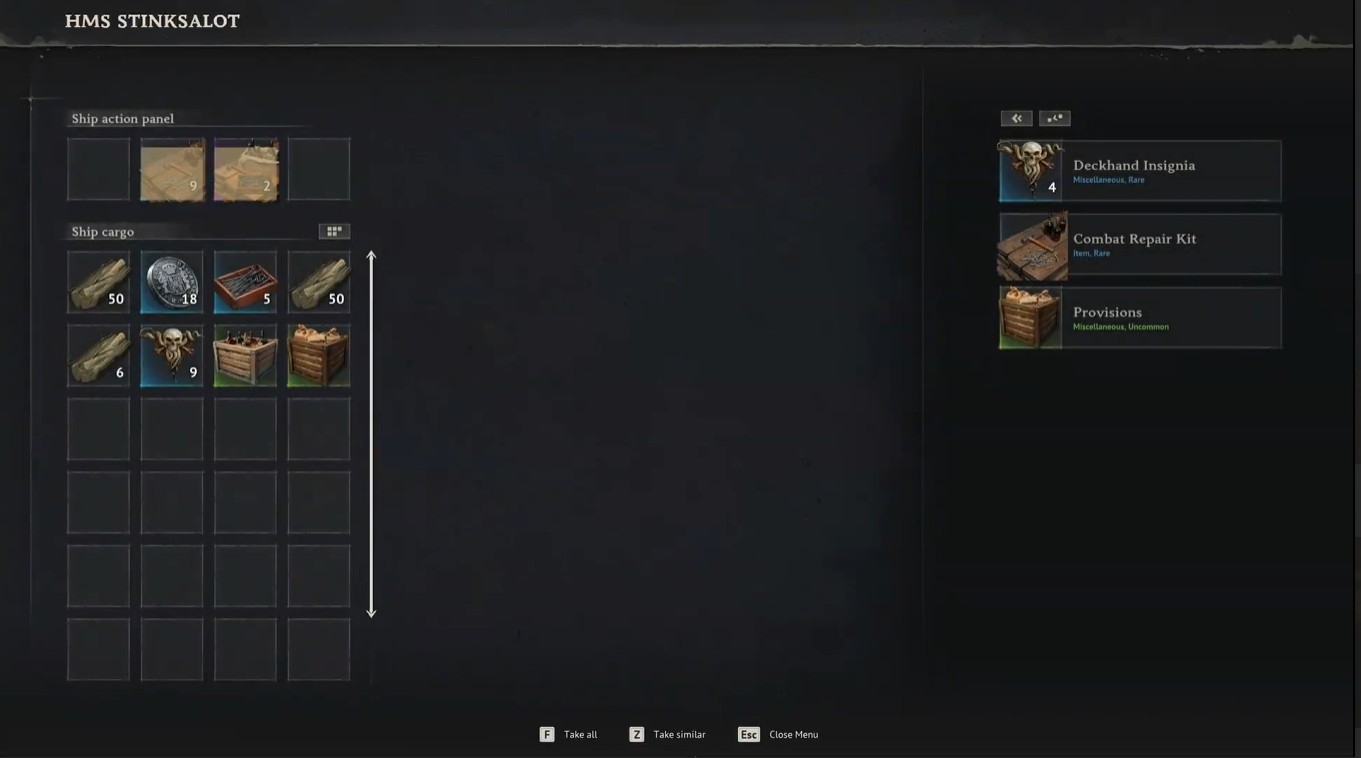Click the three-dots button above the loot list
This screenshot has width=1361, height=758.
pyautogui.click(x=1054, y=118)
